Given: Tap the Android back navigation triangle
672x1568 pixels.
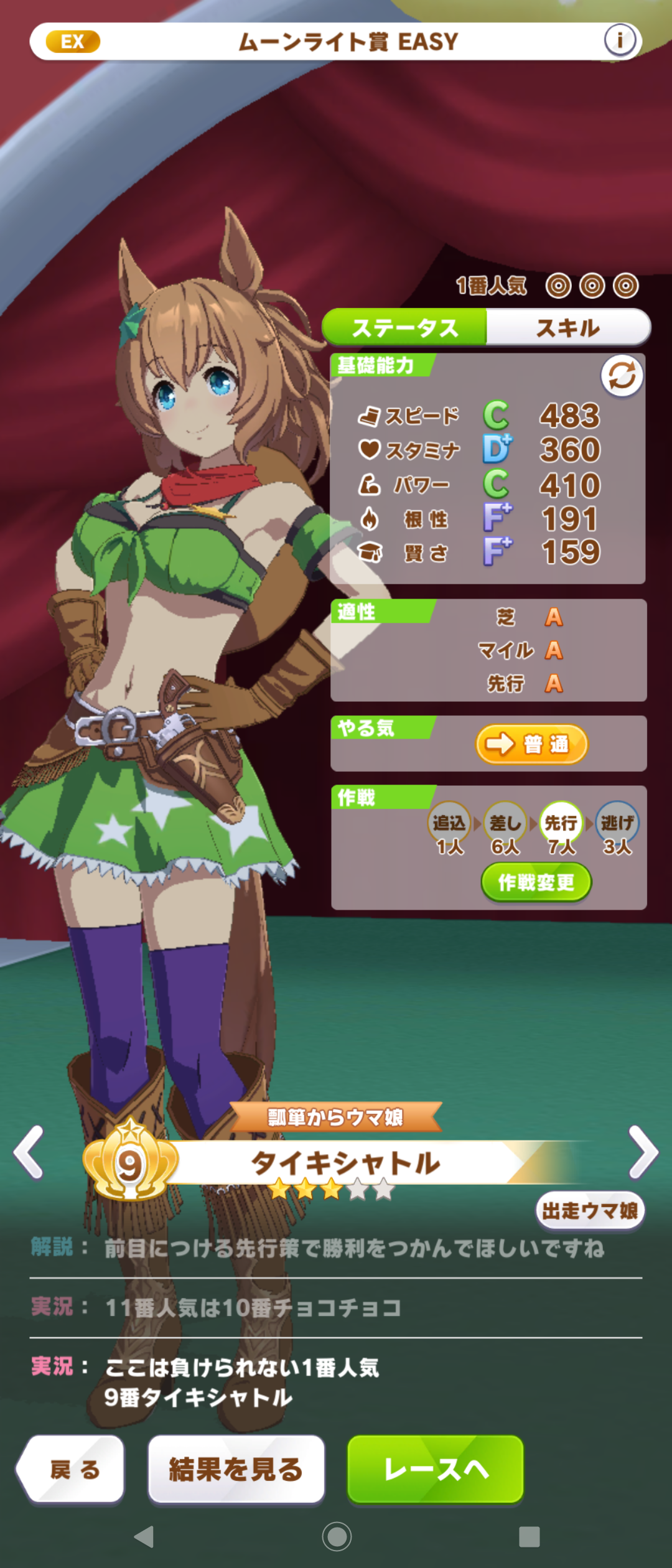Looking at the screenshot, I should 144,1536.
